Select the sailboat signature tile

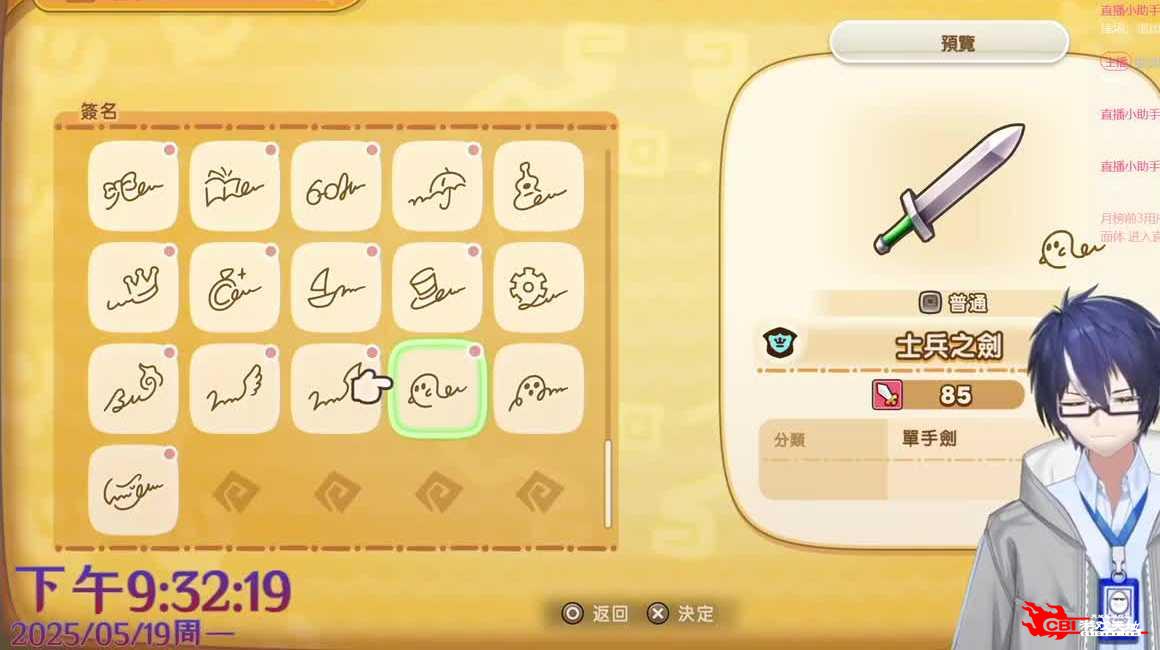point(336,287)
